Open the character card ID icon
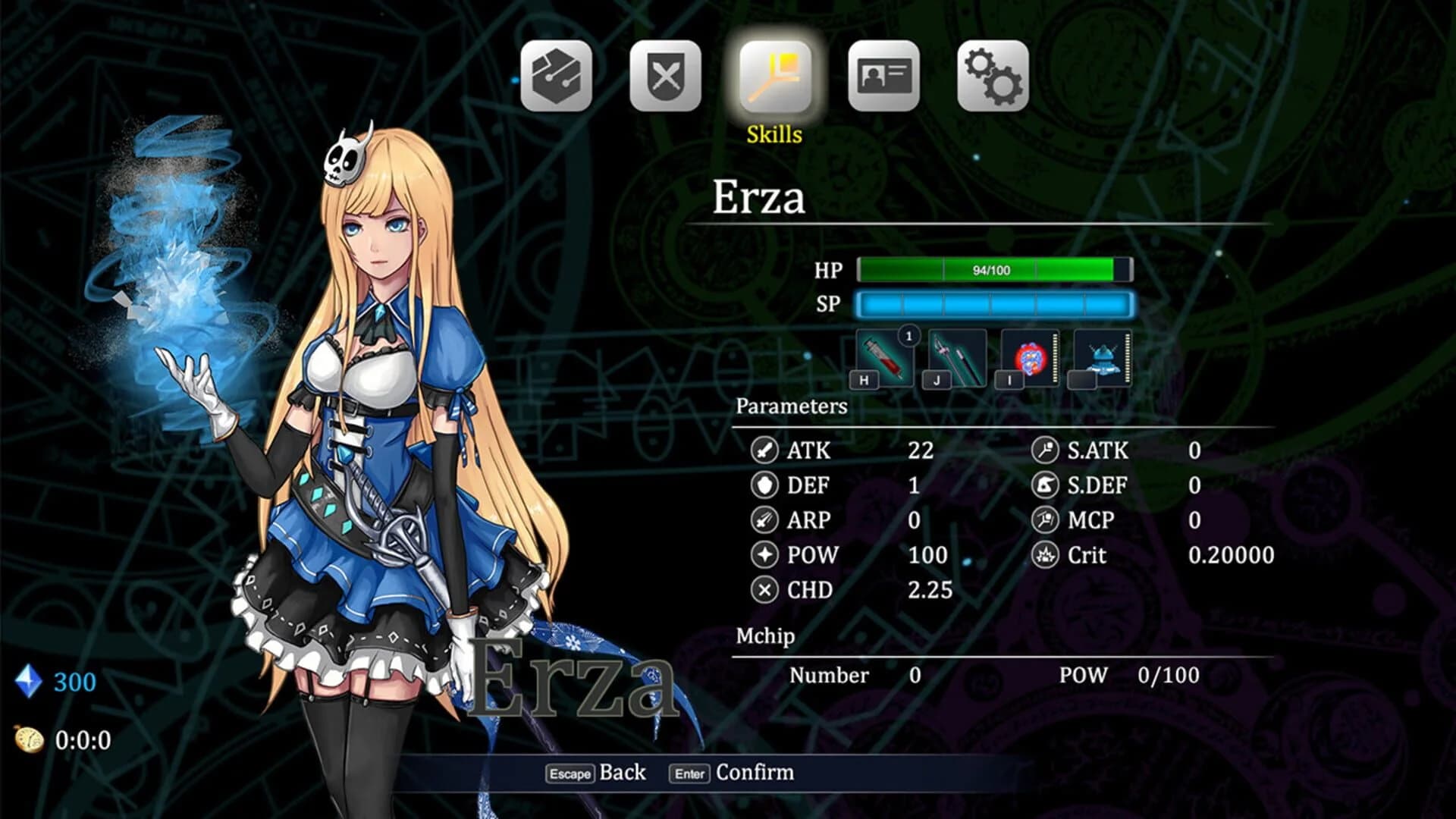The image size is (1456, 819). [x=882, y=74]
